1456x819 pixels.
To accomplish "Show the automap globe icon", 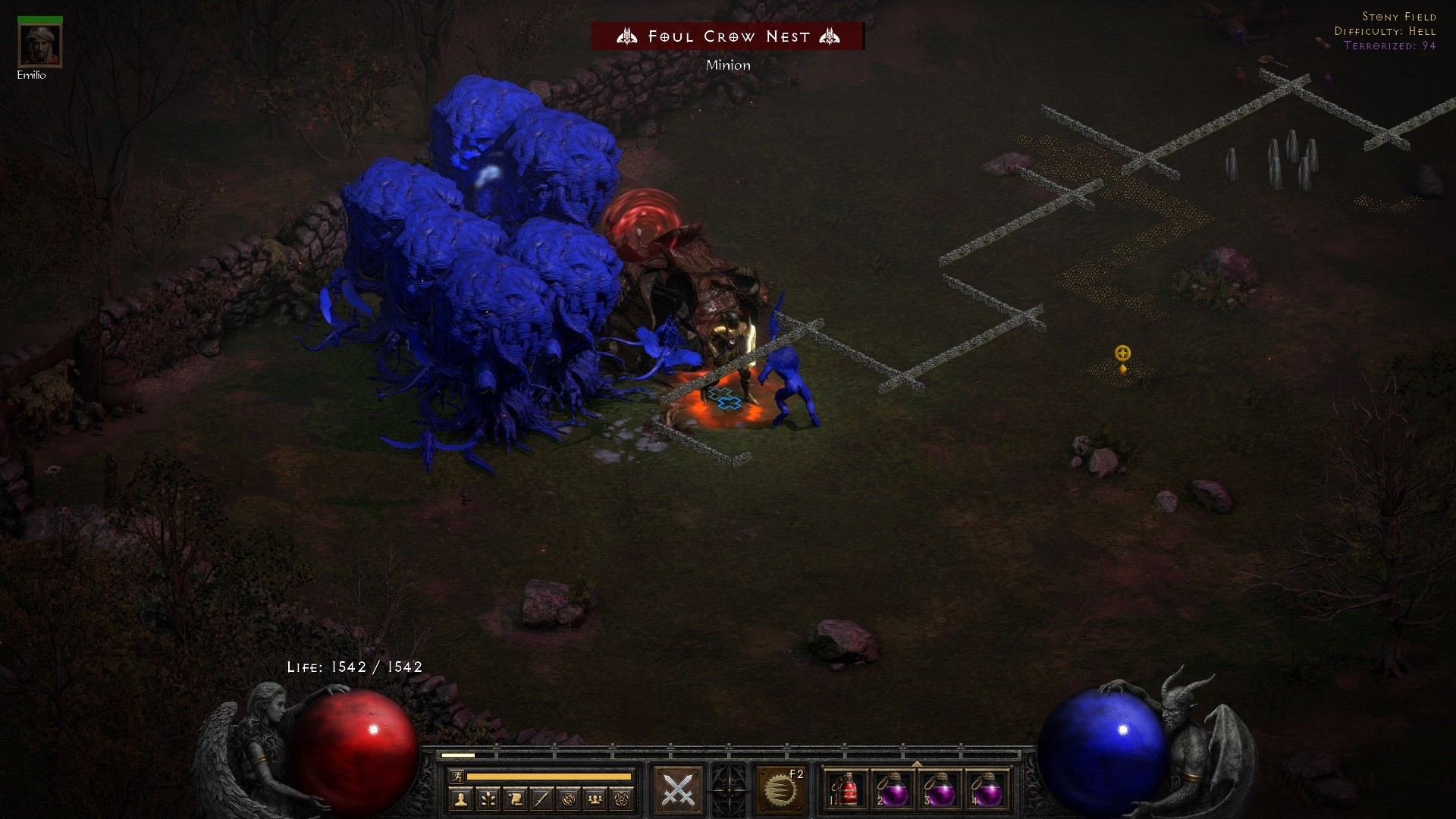I will pyautogui.click(x=569, y=799).
